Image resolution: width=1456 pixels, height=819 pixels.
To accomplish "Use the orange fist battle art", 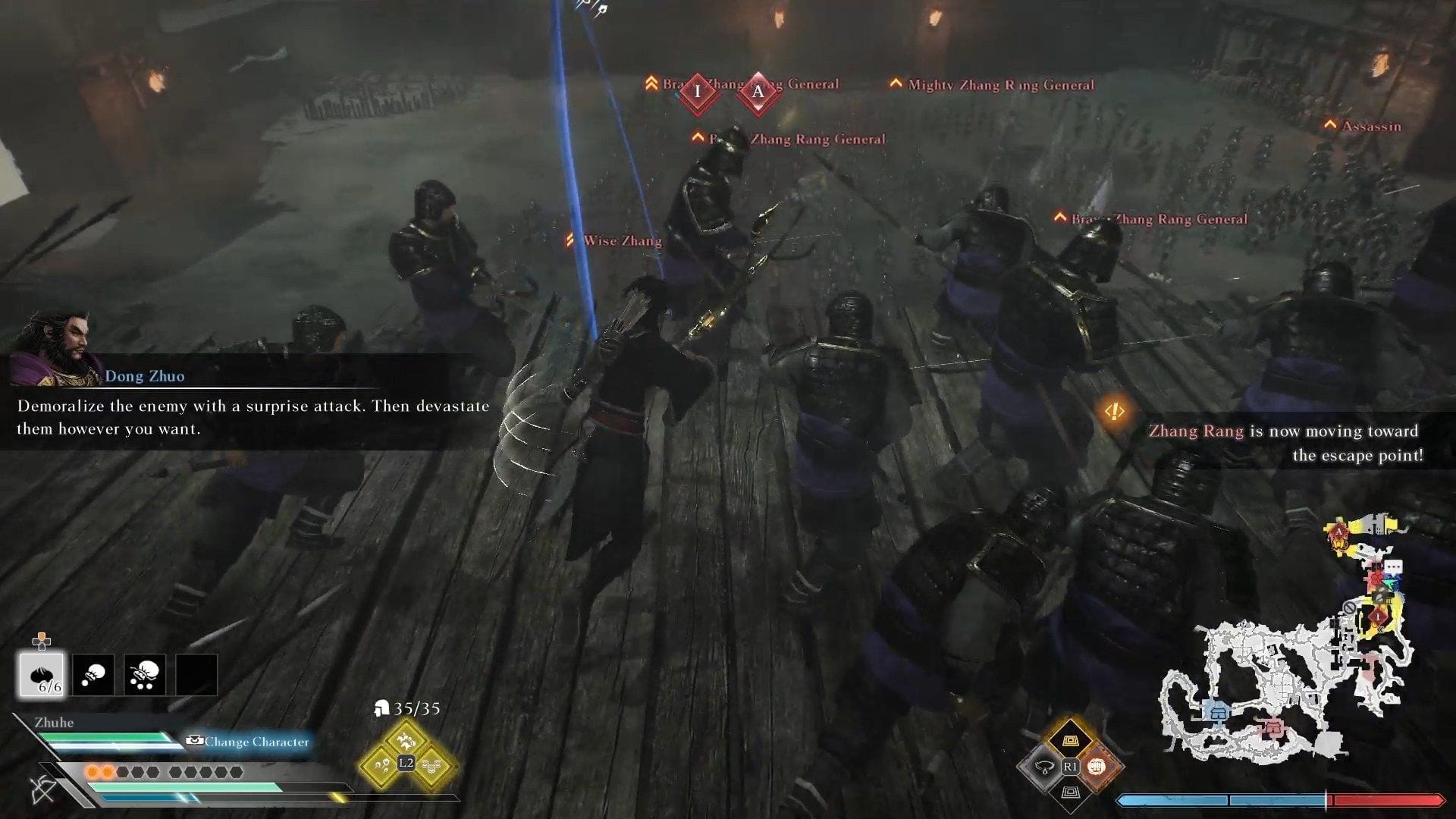I will tap(1097, 767).
